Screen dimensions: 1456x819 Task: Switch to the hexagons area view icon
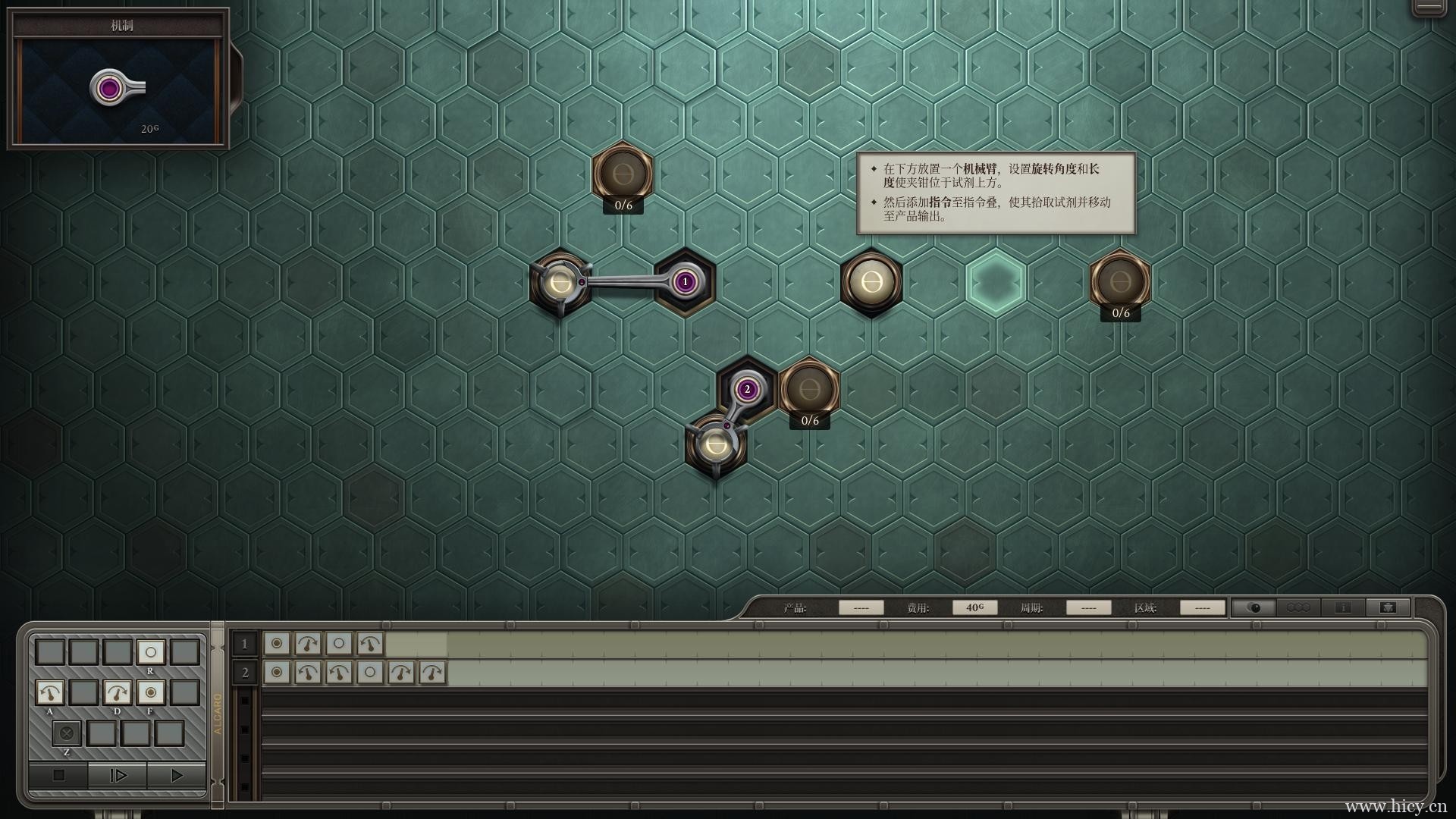[1298, 607]
